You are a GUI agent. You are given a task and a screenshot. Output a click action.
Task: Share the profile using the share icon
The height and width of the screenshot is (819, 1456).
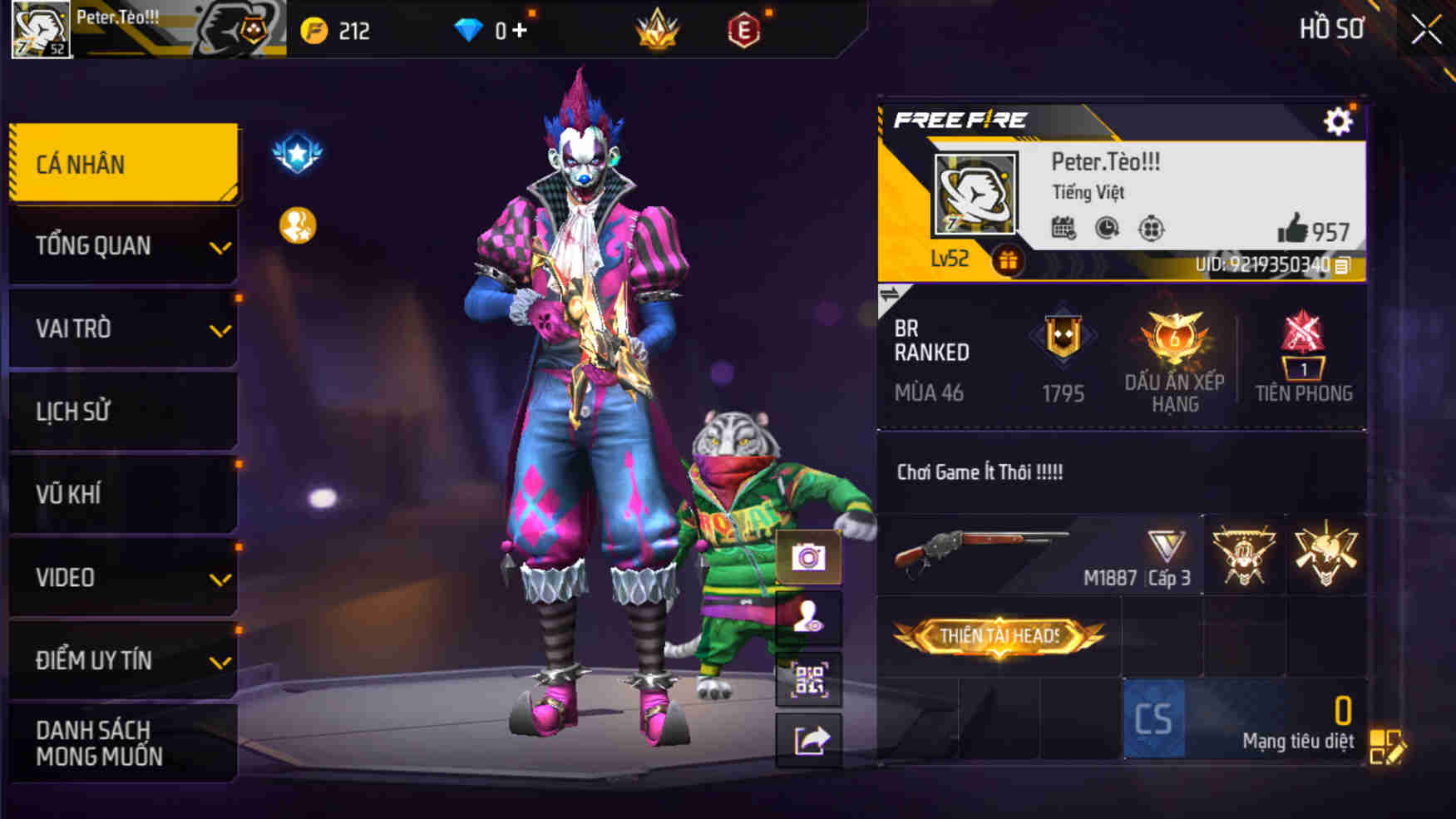pyautogui.click(x=809, y=741)
